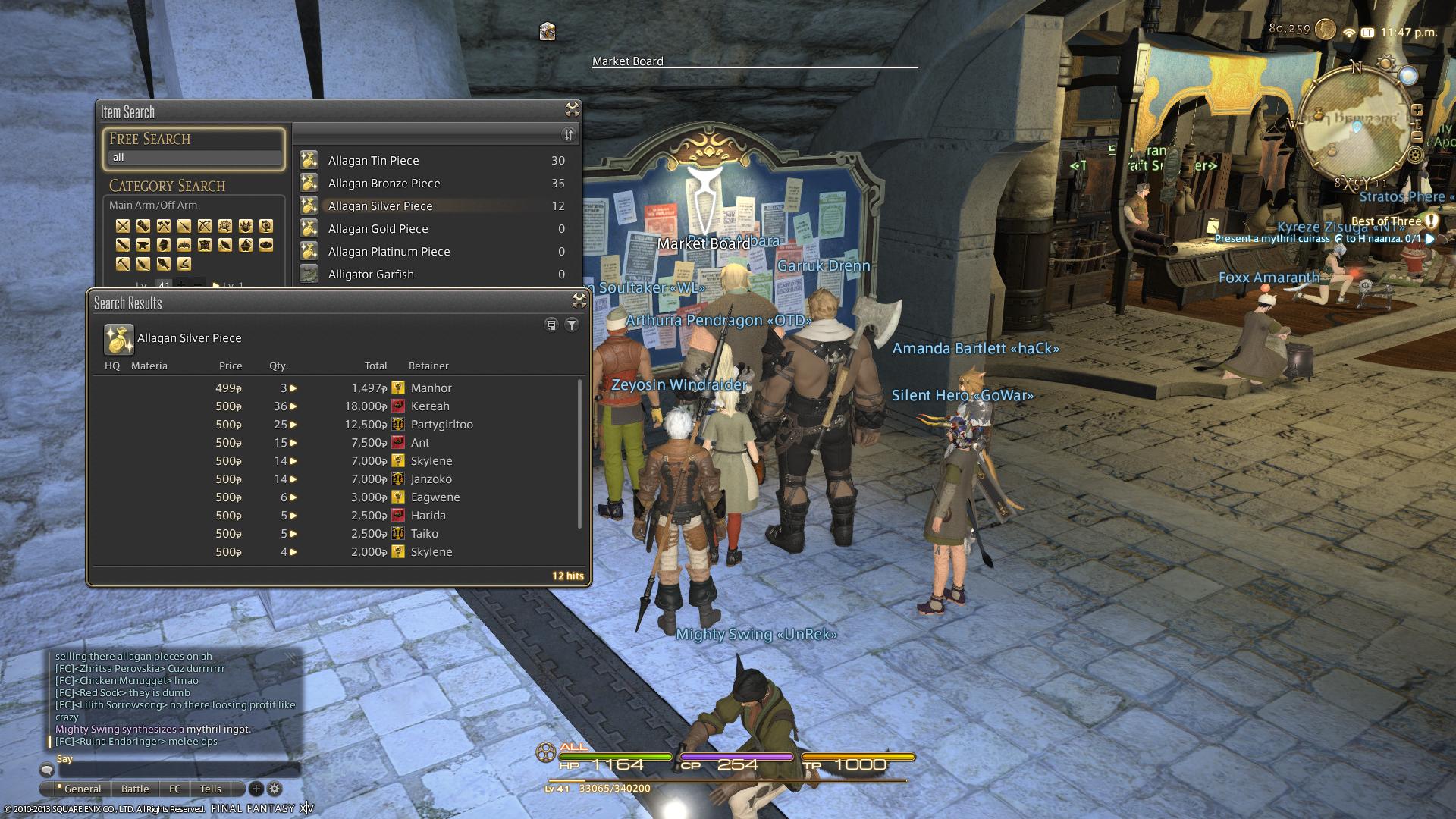The height and width of the screenshot is (819, 1456).
Task: Click the free search text field
Action: 194,158
